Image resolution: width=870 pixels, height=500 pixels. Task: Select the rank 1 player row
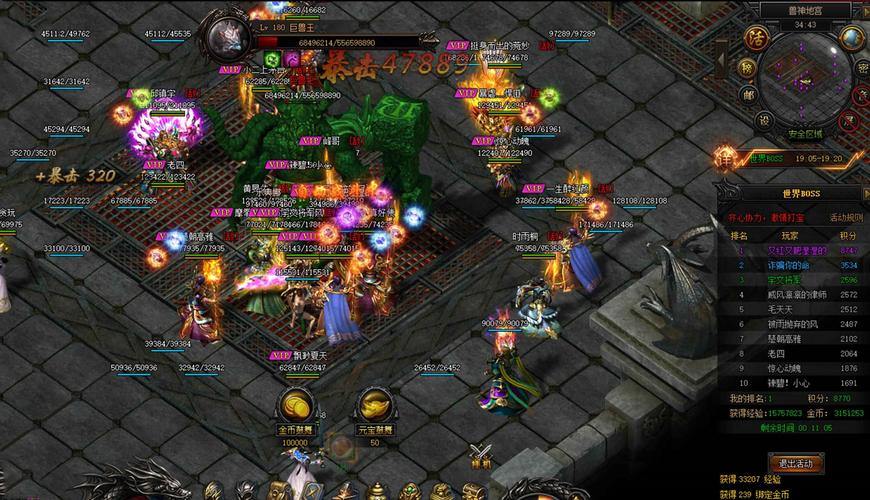[x=790, y=251]
